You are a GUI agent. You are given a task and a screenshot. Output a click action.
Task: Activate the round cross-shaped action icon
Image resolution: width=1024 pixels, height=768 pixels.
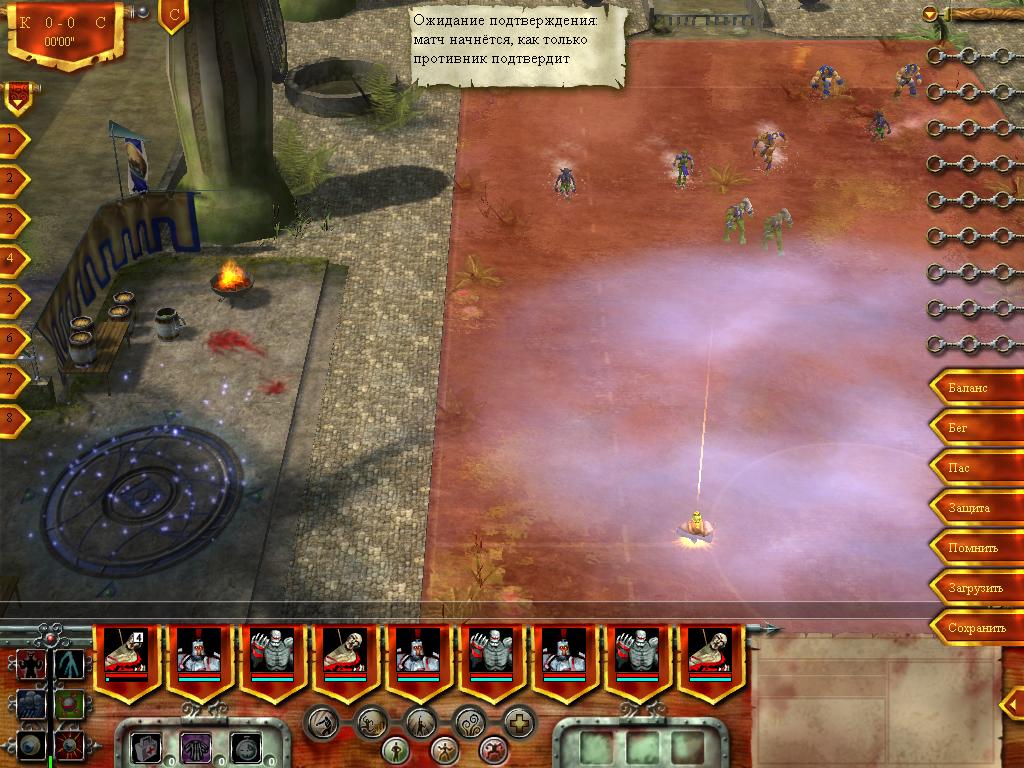519,722
